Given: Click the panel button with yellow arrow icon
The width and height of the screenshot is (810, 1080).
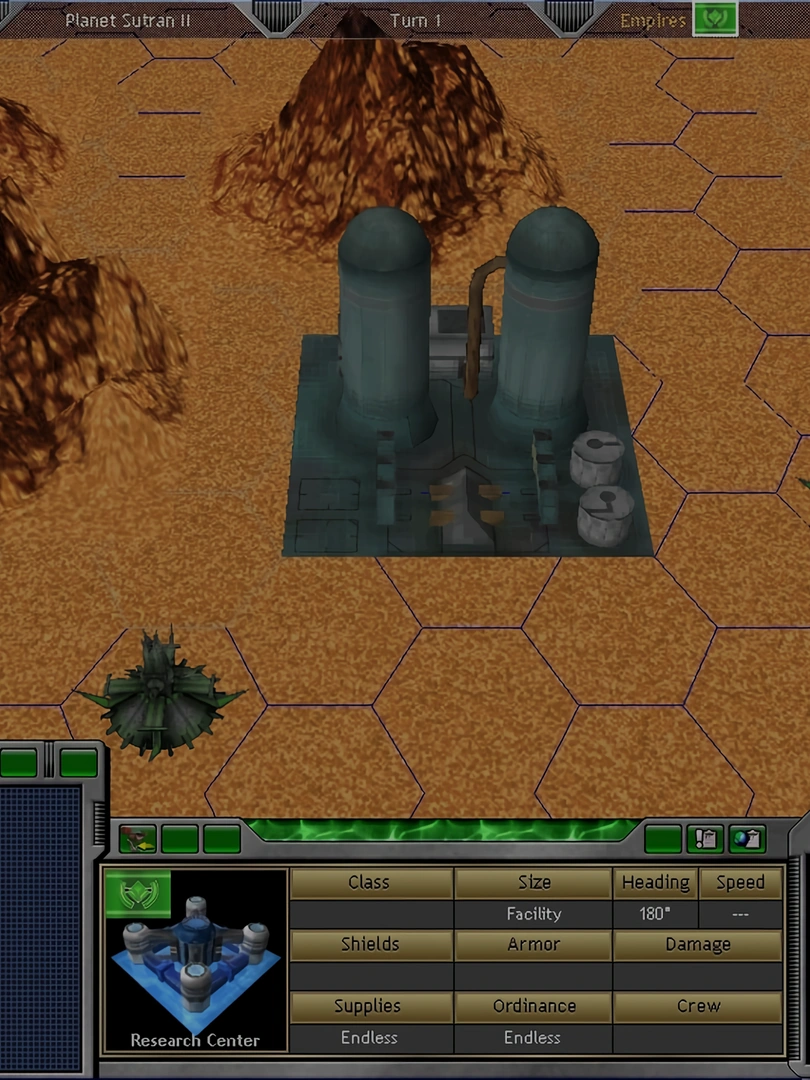Looking at the screenshot, I should click(137, 838).
